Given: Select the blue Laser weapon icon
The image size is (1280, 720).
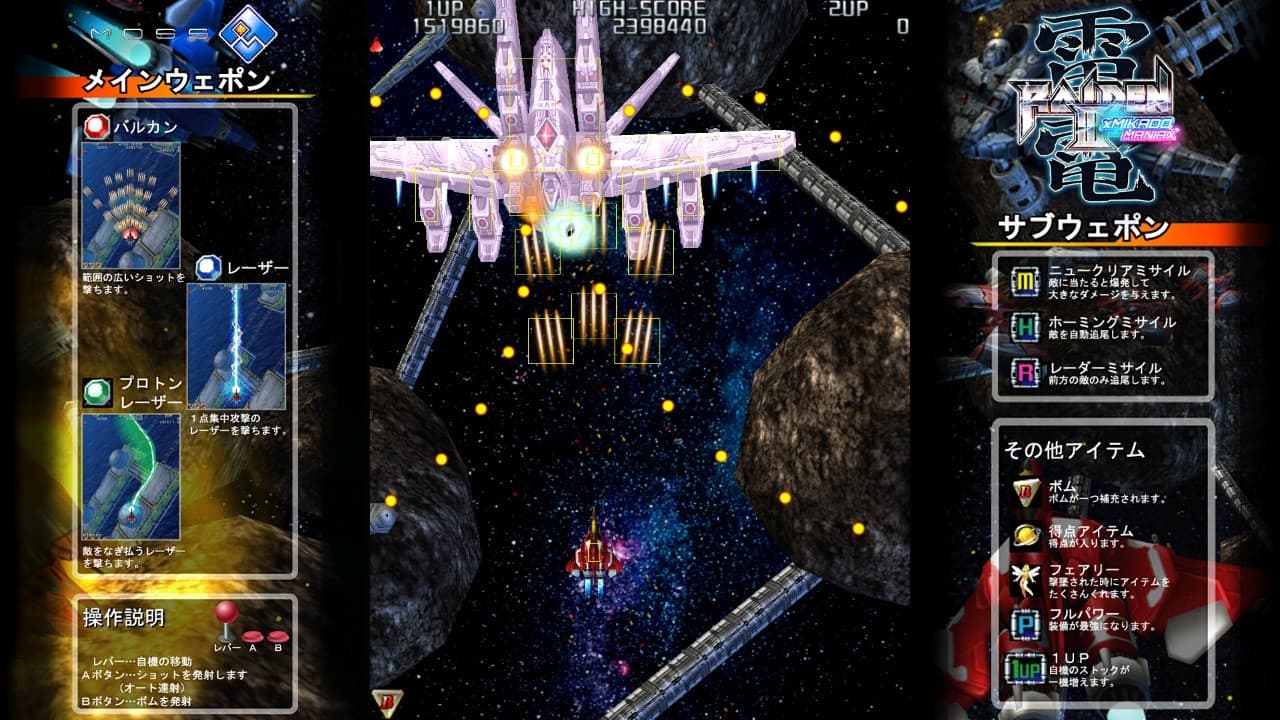Looking at the screenshot, I should 208,267.
